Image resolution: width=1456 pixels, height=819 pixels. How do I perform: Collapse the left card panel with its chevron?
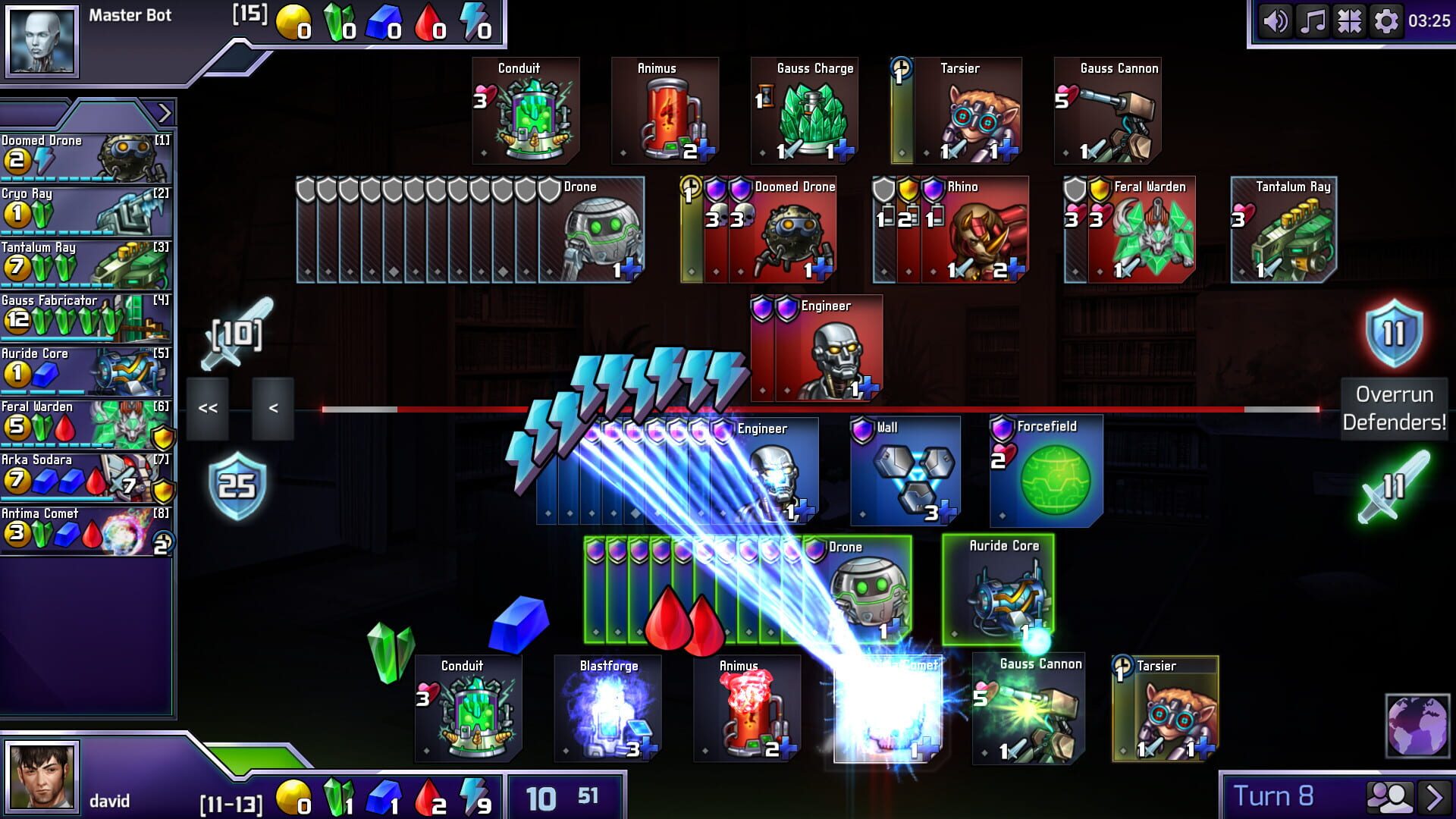pyautogui.click(x=163, y=112)
